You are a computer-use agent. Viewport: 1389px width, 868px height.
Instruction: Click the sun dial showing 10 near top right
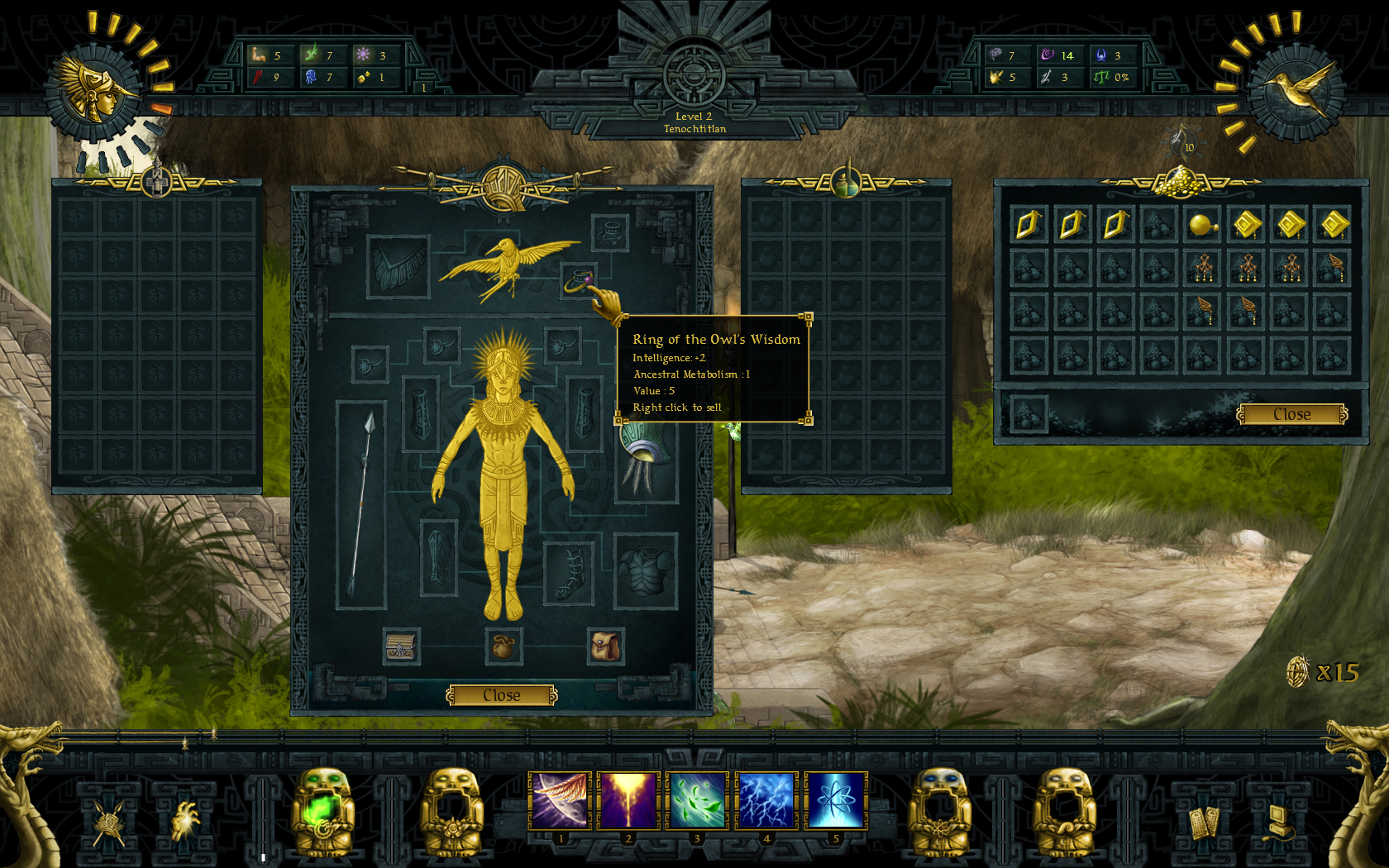click(1182, 142)
